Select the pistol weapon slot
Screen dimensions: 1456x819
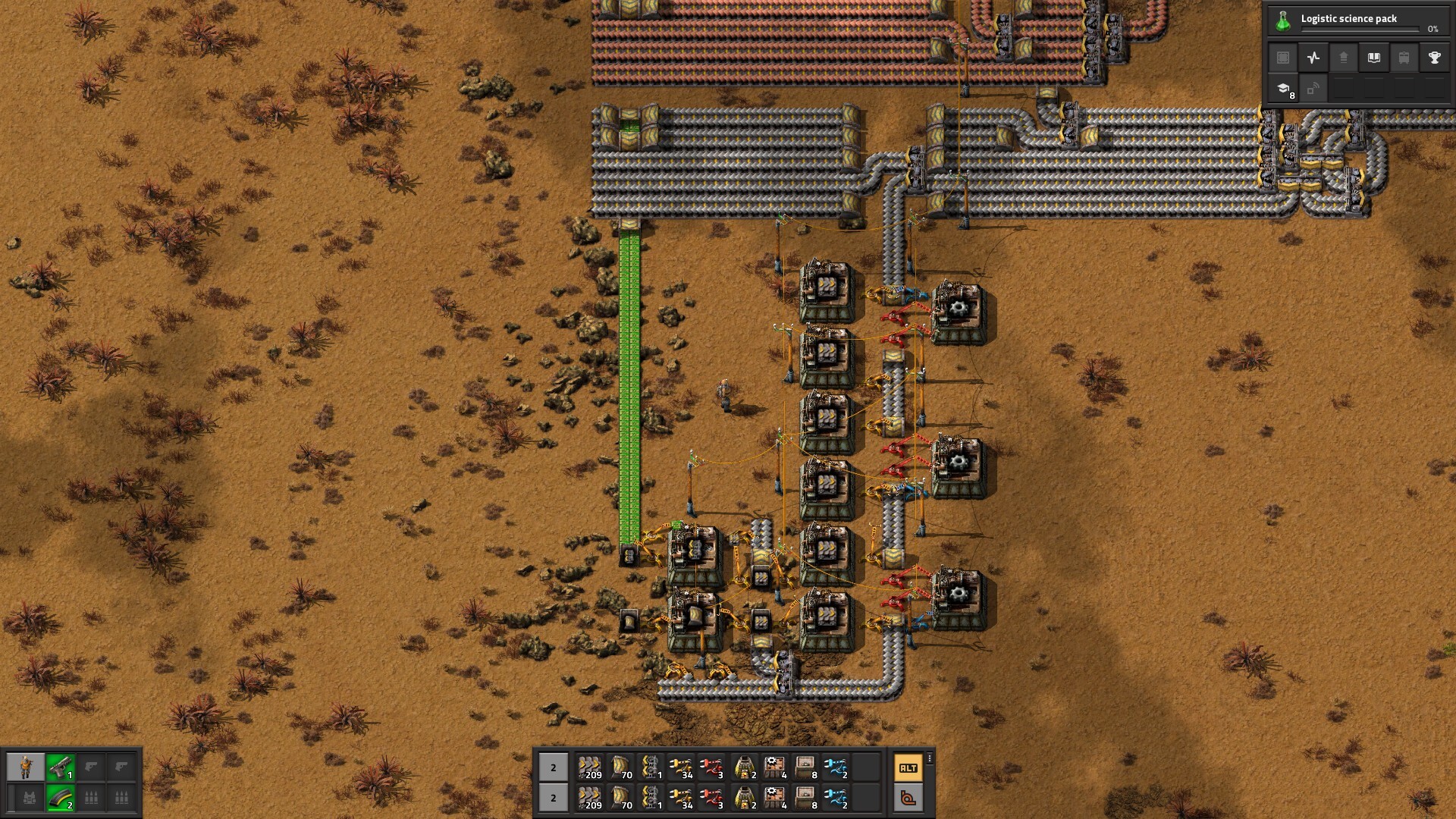[60, 767]
